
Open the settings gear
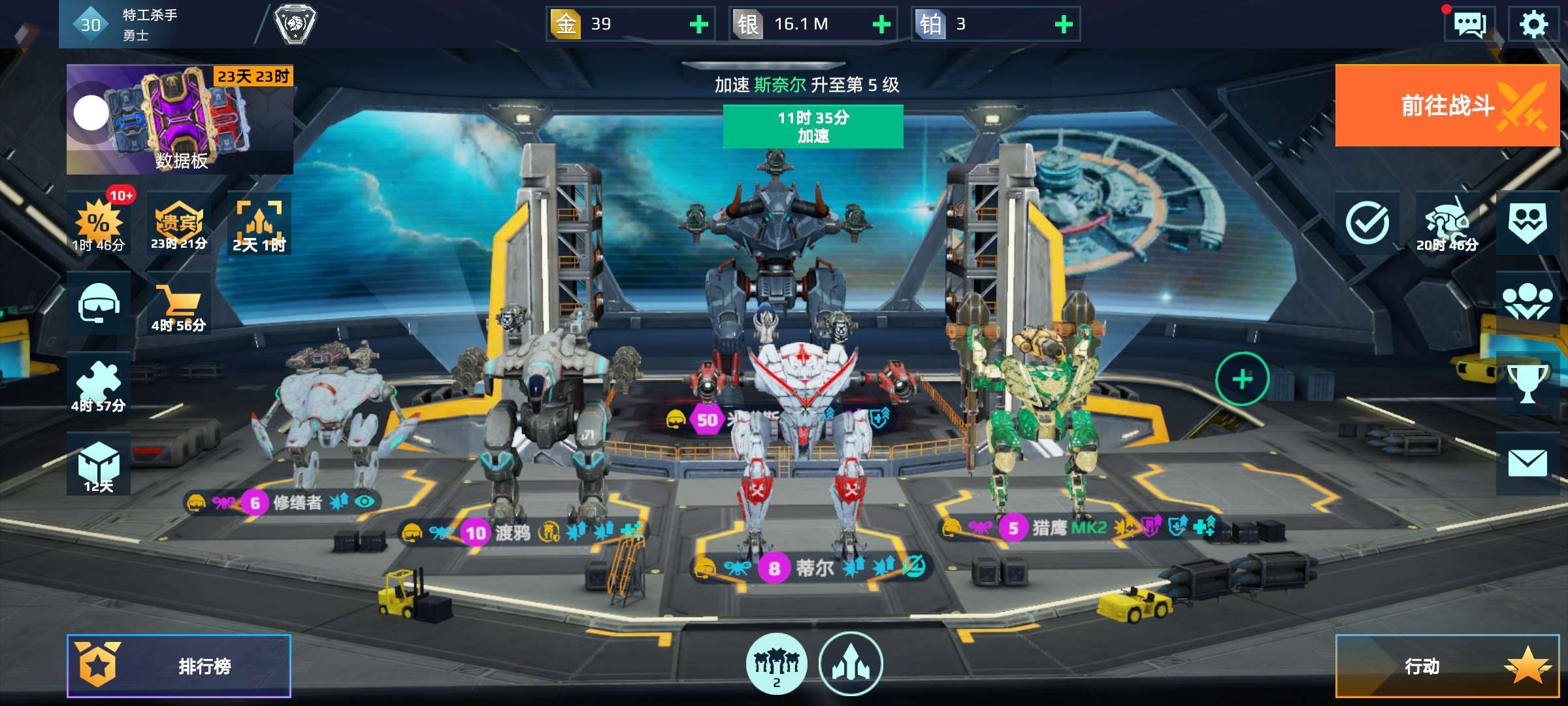1533,25
